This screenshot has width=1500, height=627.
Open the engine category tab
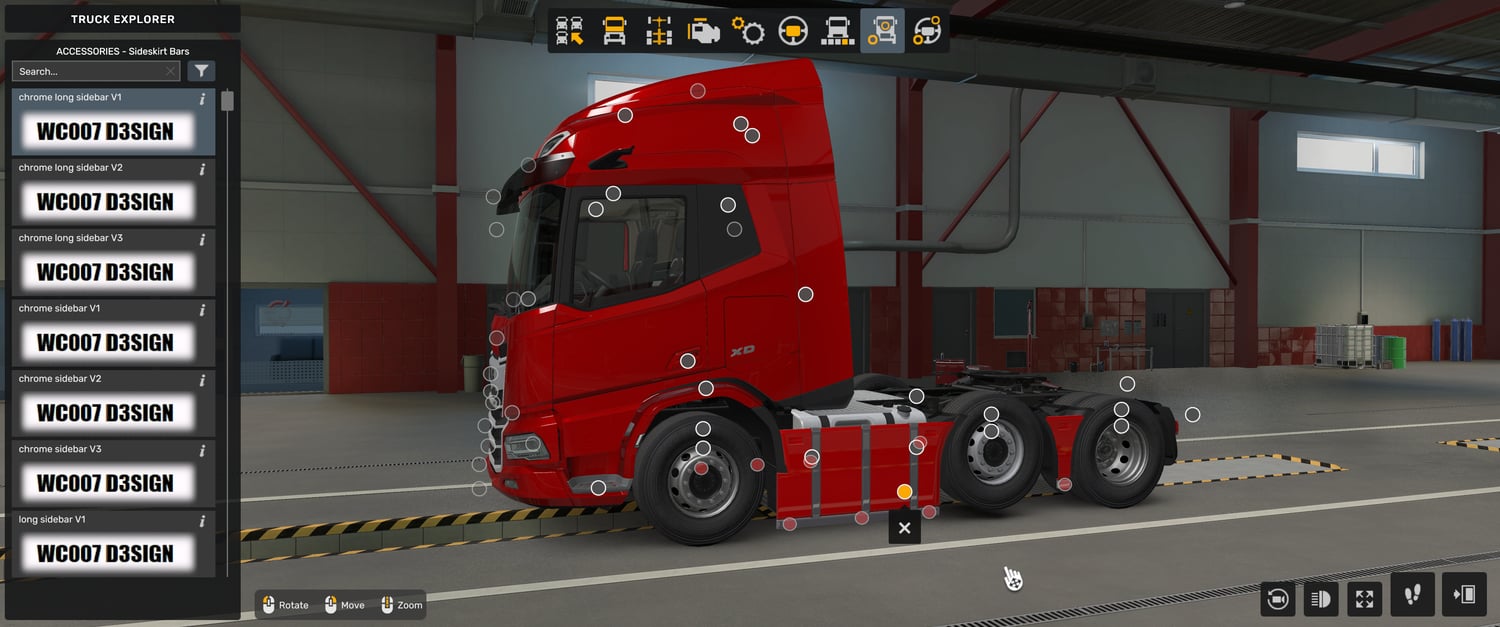tap(704, 31)
